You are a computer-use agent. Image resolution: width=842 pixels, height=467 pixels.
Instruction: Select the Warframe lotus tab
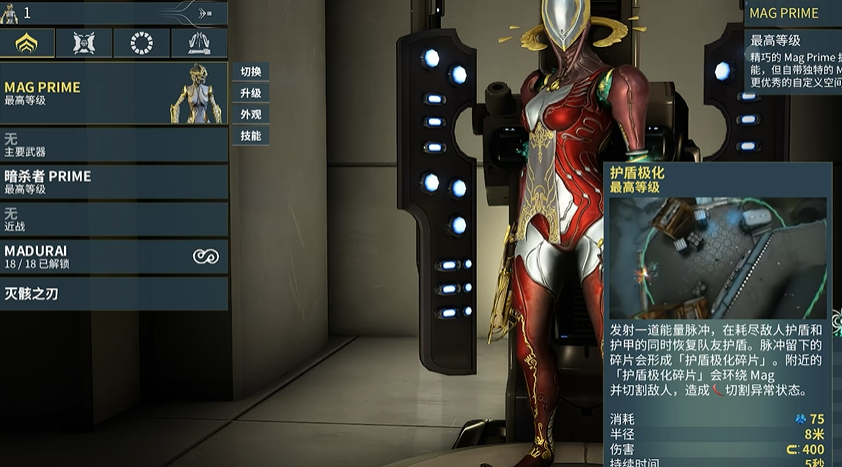pos(28,43)
